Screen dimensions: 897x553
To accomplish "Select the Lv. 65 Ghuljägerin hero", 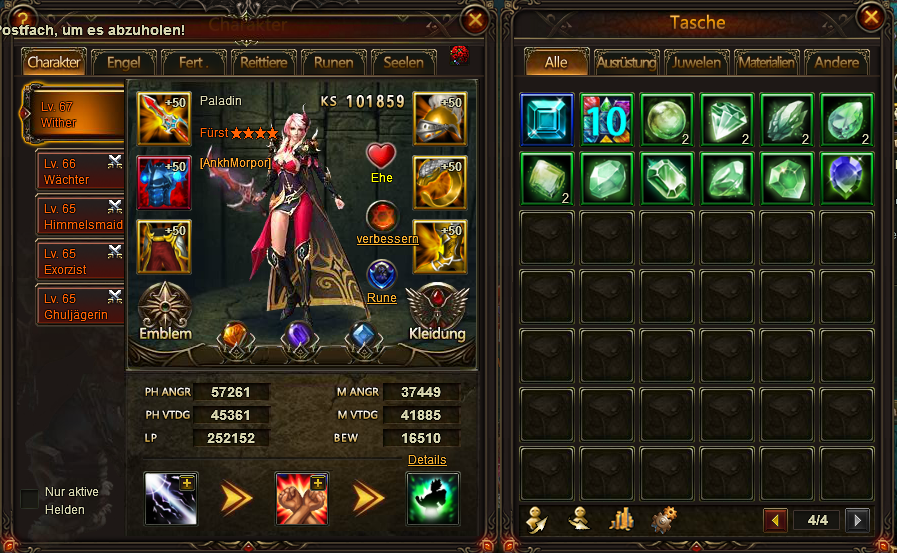I will (x=78, y=306).
